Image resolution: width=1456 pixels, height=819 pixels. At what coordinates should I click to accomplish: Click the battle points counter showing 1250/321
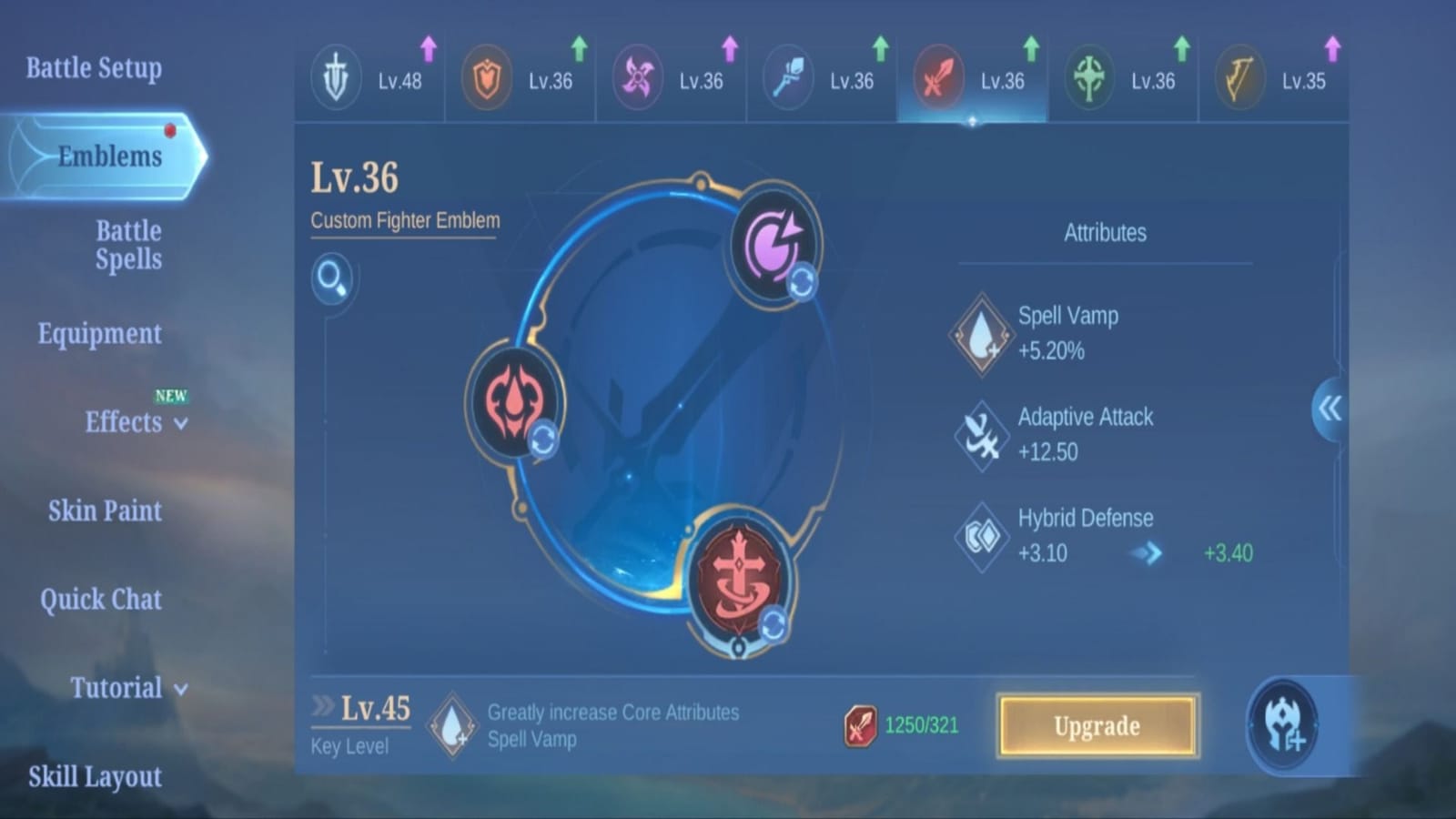(901, 723)
